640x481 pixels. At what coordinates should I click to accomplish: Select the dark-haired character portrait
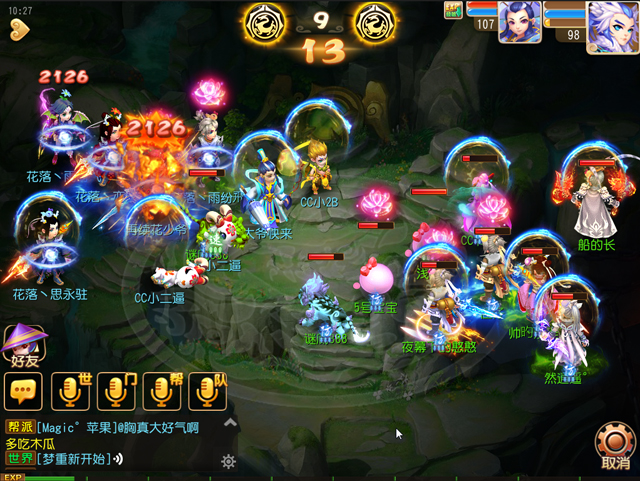(x=519, y=21)
